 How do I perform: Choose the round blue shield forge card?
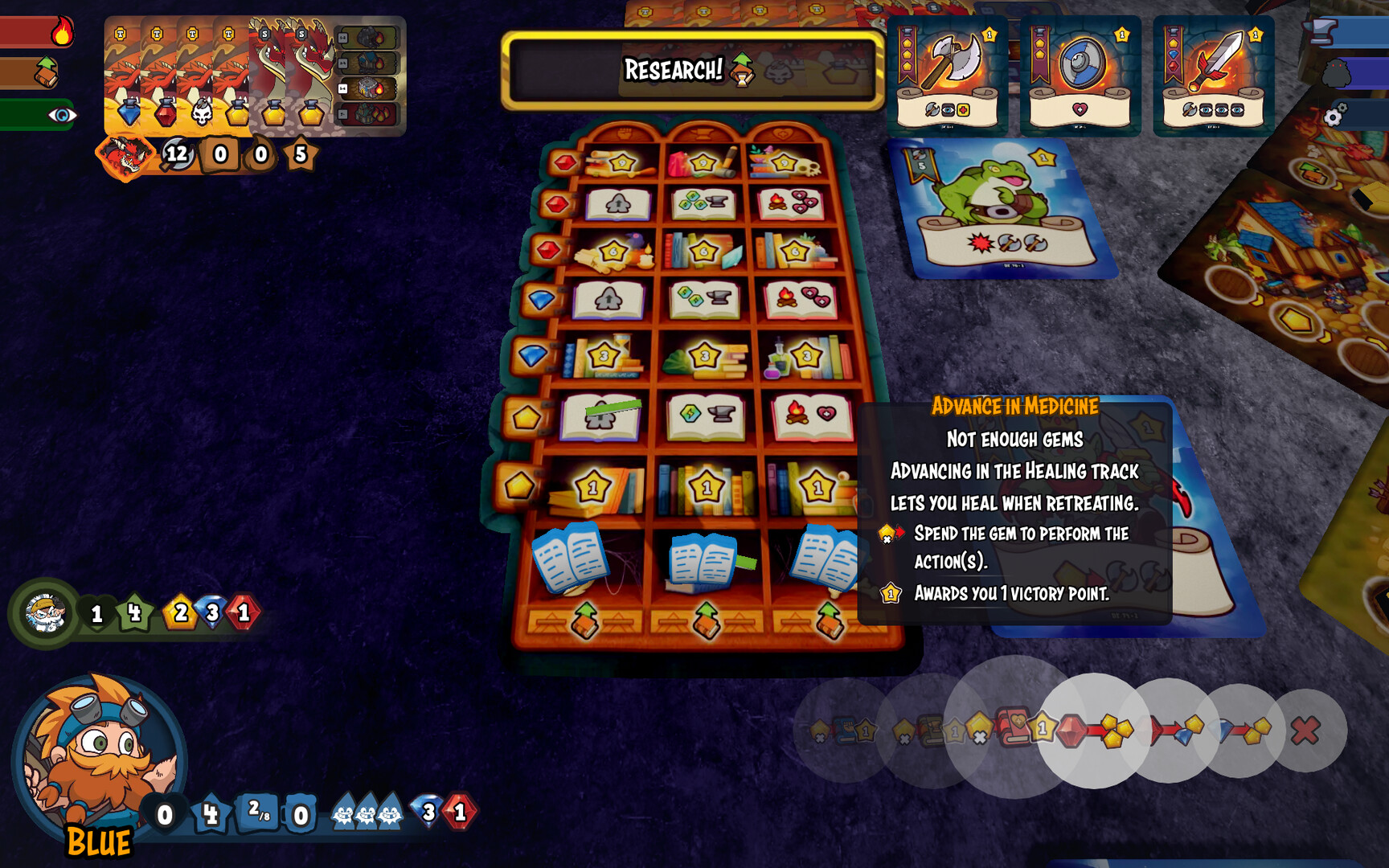tap(1080, 76)
